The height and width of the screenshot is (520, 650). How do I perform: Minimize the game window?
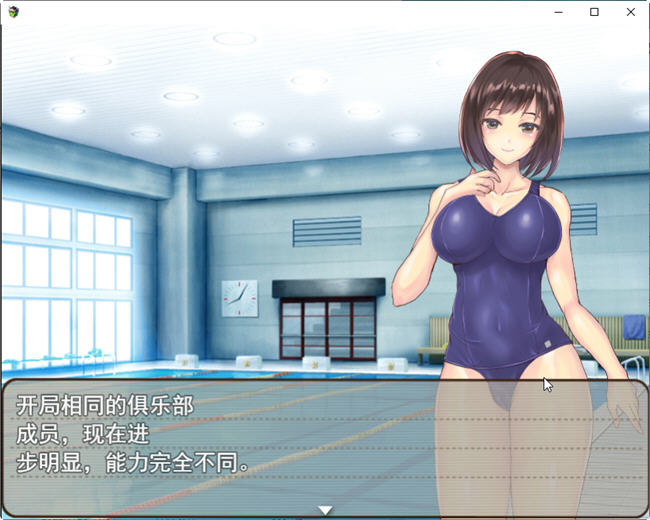point(558,12)
